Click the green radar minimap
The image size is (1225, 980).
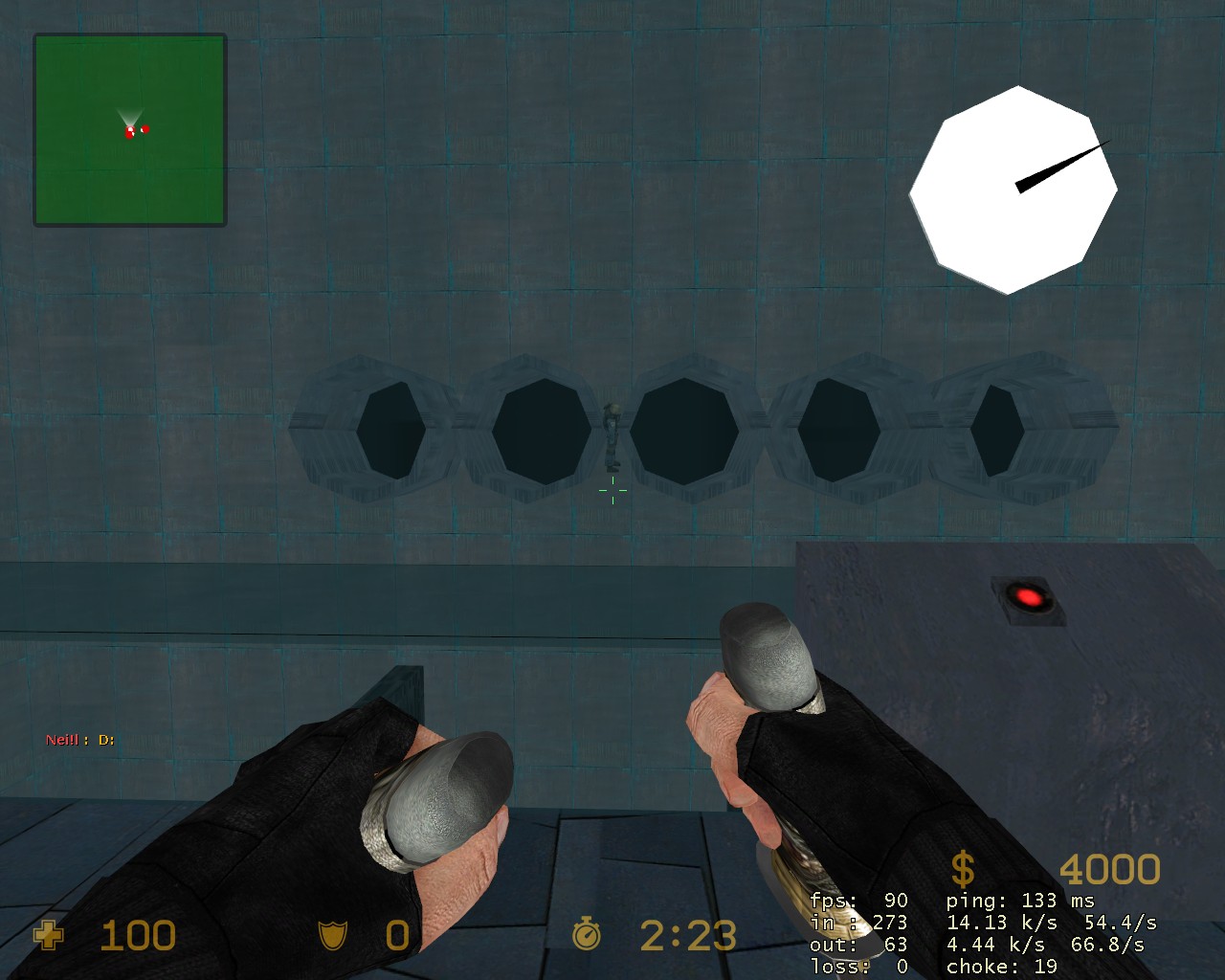[x=130, y=130]
